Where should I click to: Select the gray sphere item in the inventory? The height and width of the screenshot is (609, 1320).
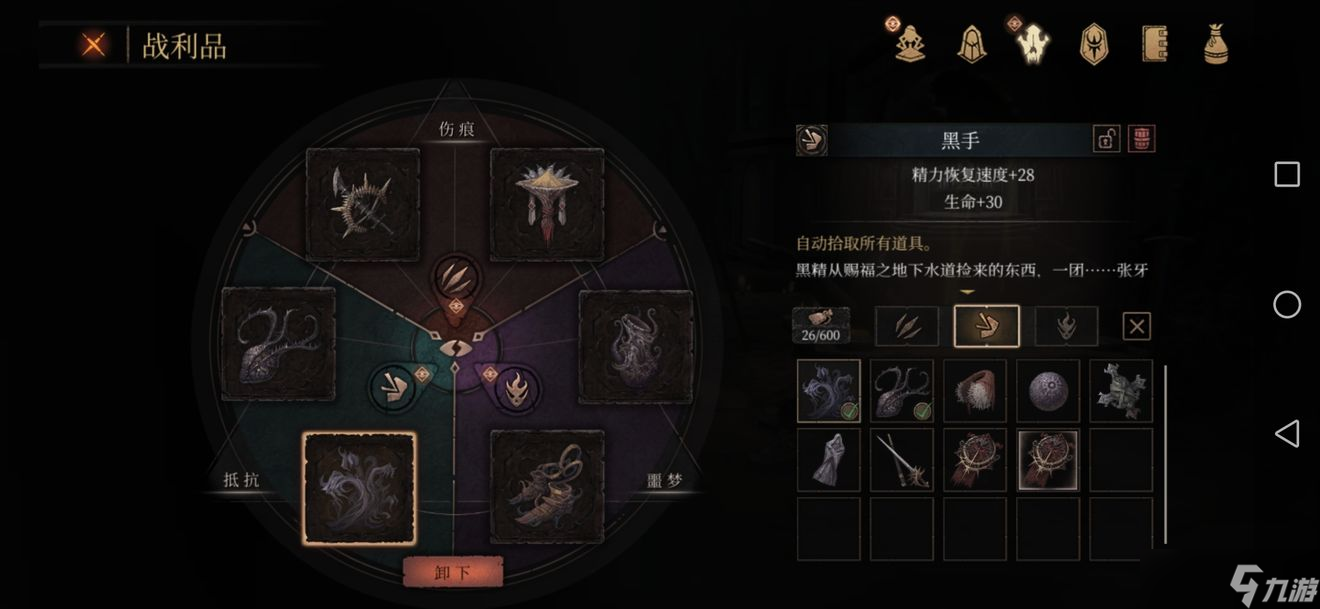click(1048, 391)
